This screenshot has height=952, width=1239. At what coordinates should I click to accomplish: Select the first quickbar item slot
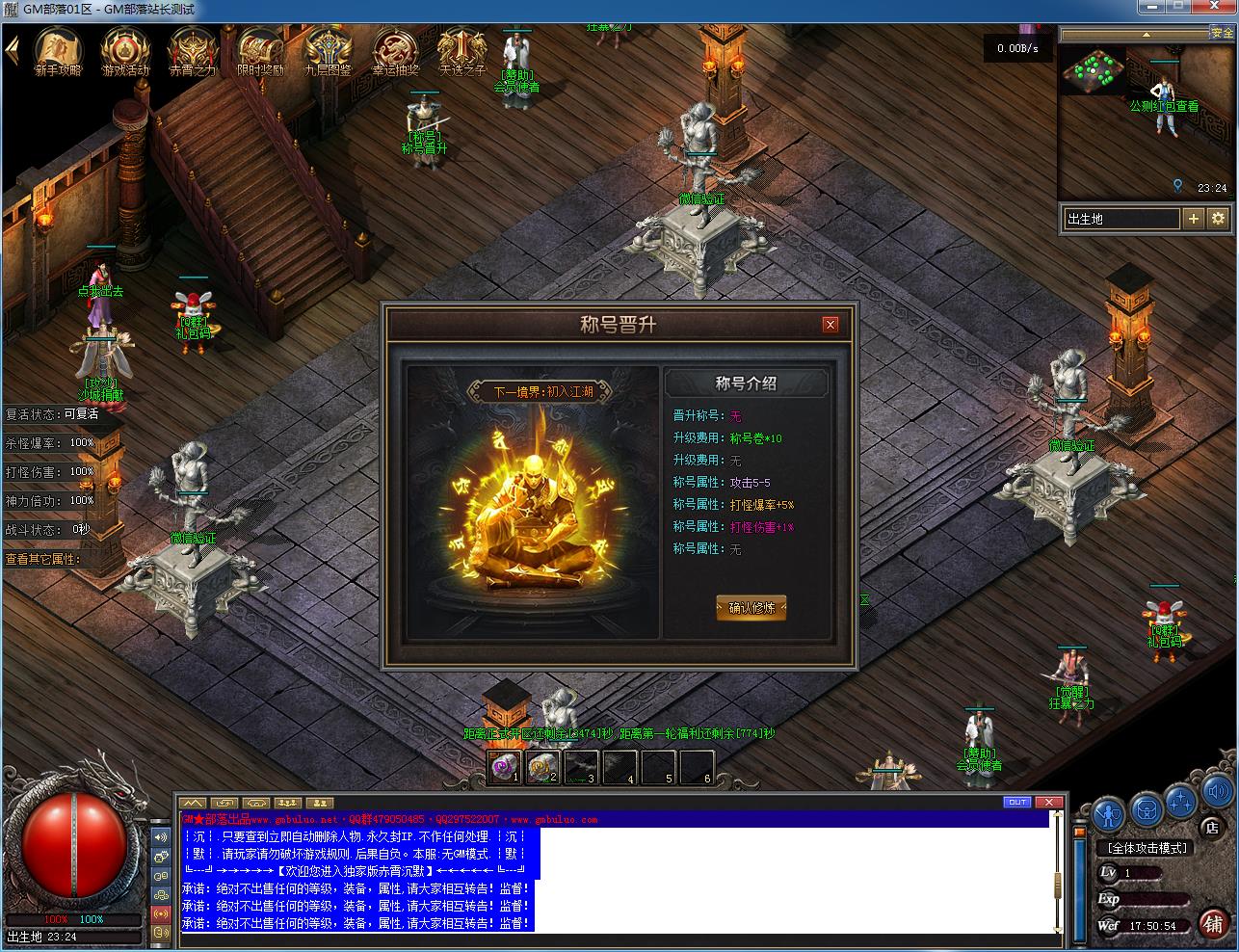pos(503,768)
